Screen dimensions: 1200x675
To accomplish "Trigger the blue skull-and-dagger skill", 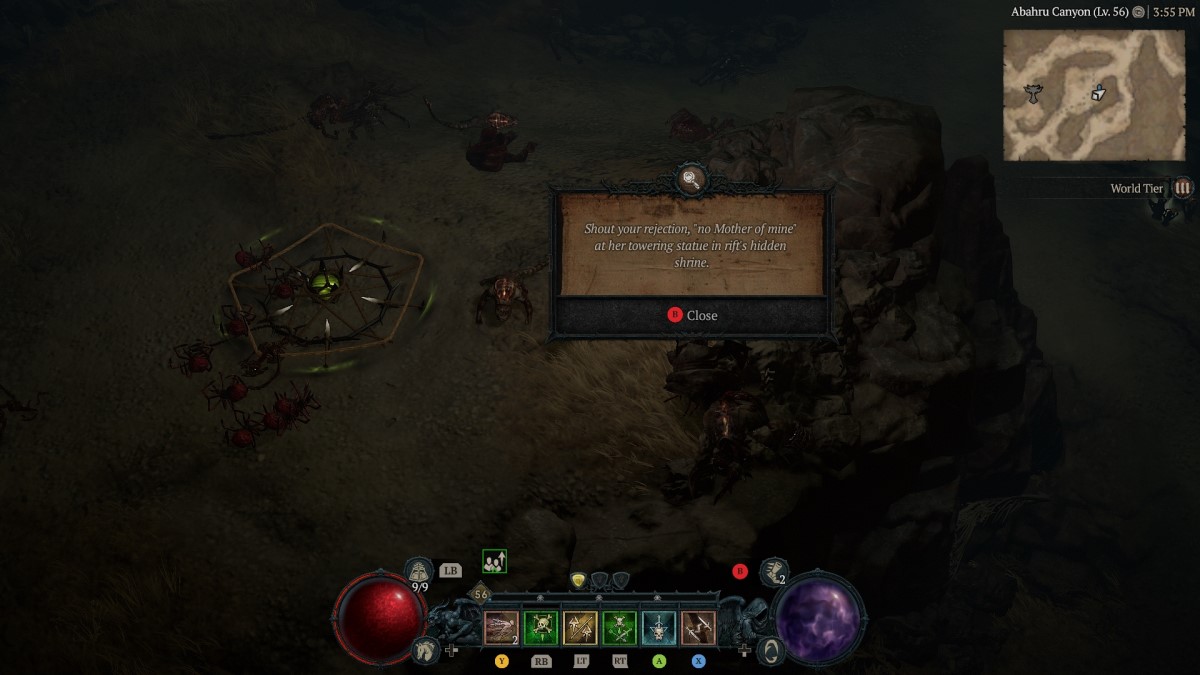I will coord(658,628).
